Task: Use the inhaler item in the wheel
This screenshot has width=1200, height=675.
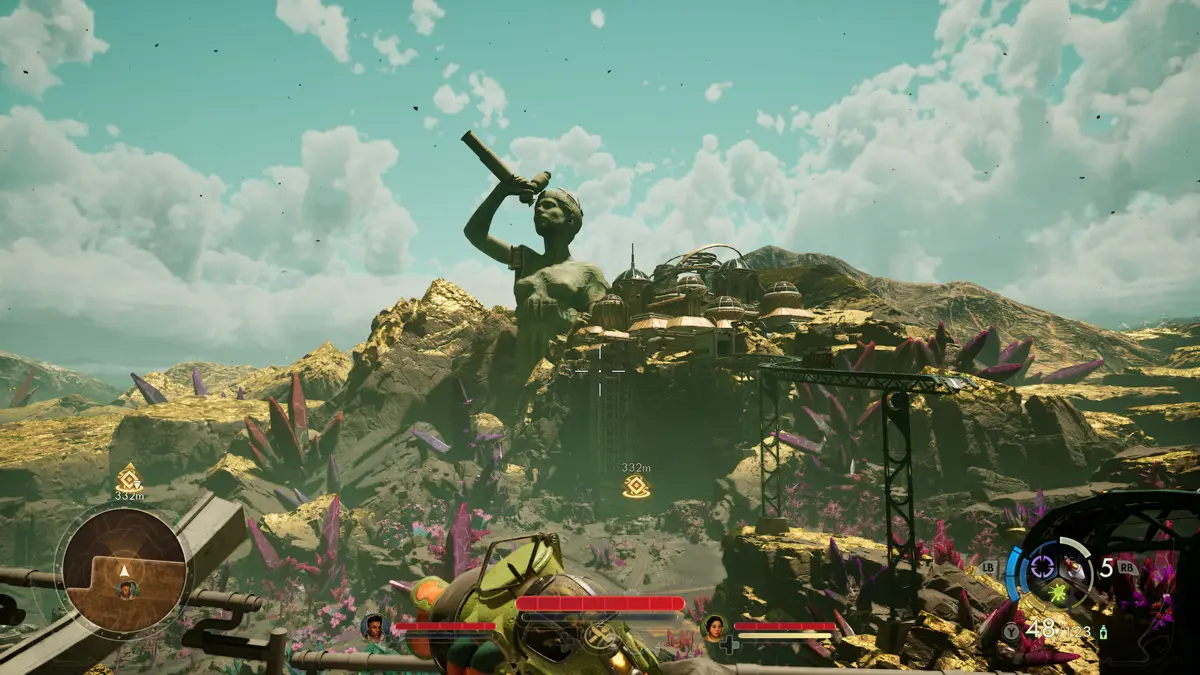Action: coord(1071,567)
